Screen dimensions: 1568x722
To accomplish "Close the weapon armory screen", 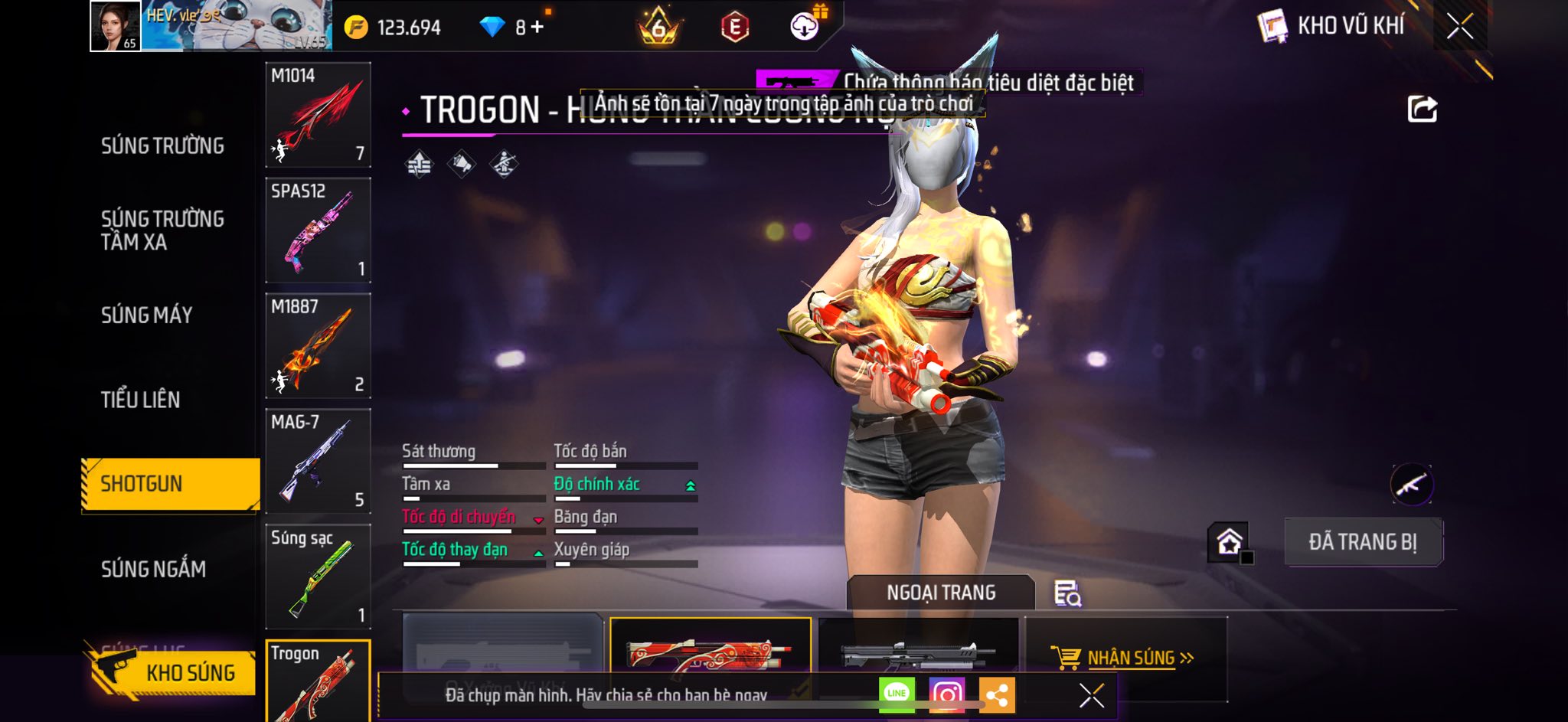I will [x=1459, y=27].
